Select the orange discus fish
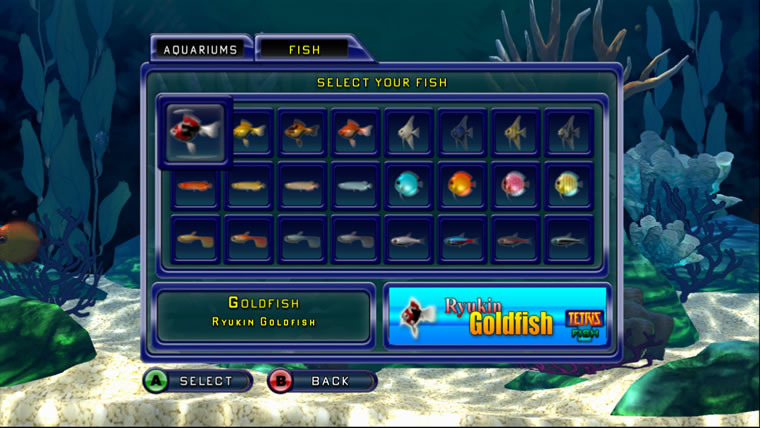 462,185
